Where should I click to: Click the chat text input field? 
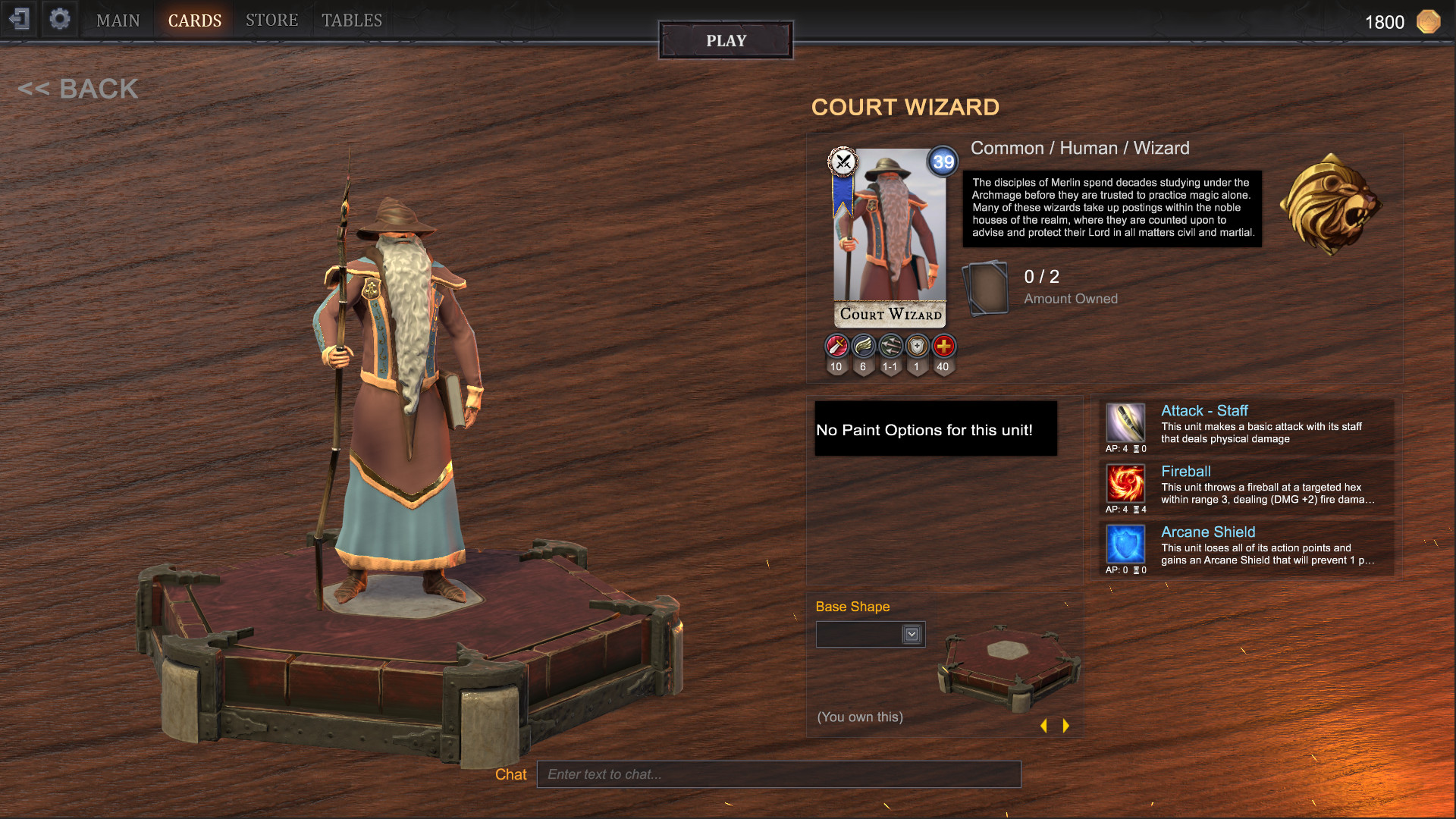pyautogui.click(x=779, y=774)
